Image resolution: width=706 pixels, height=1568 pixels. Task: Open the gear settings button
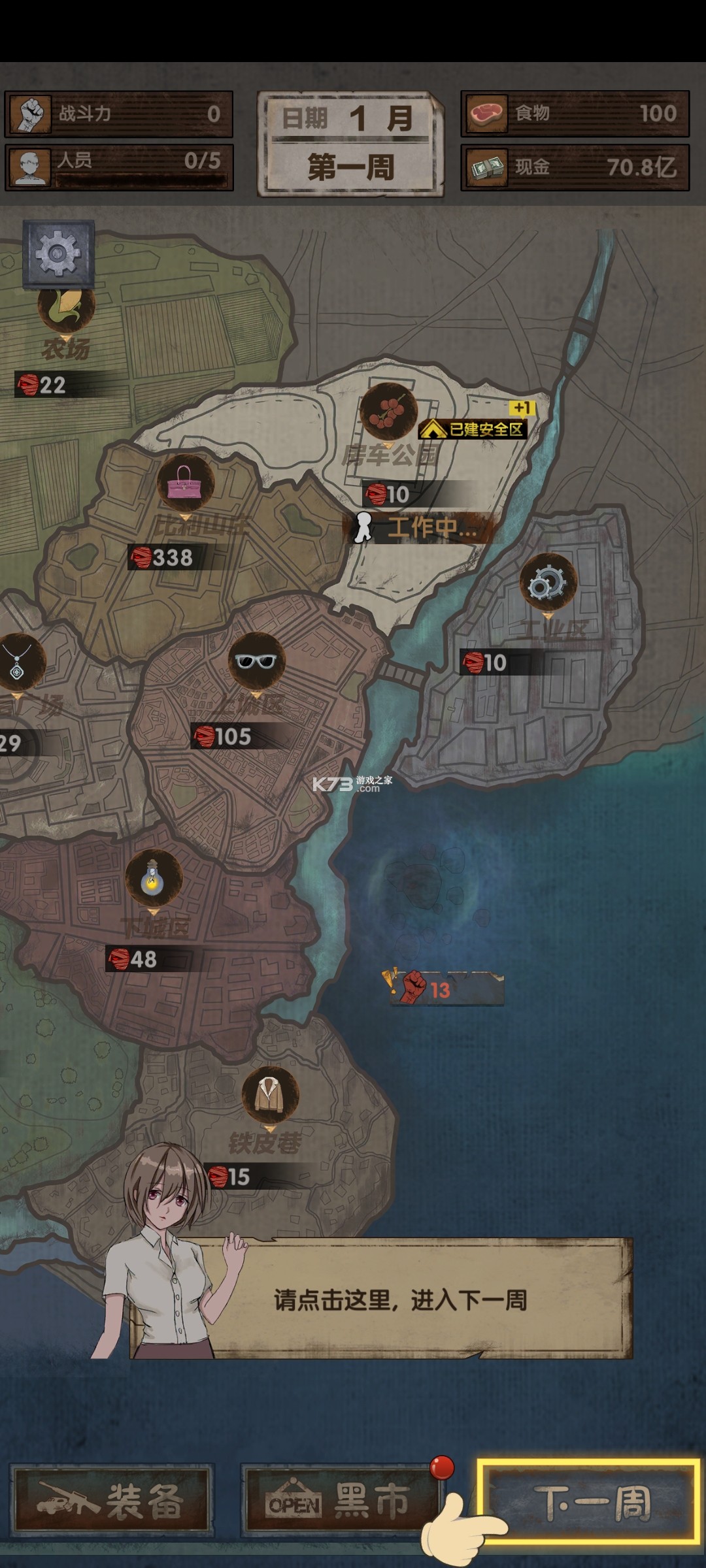[58, 253]
